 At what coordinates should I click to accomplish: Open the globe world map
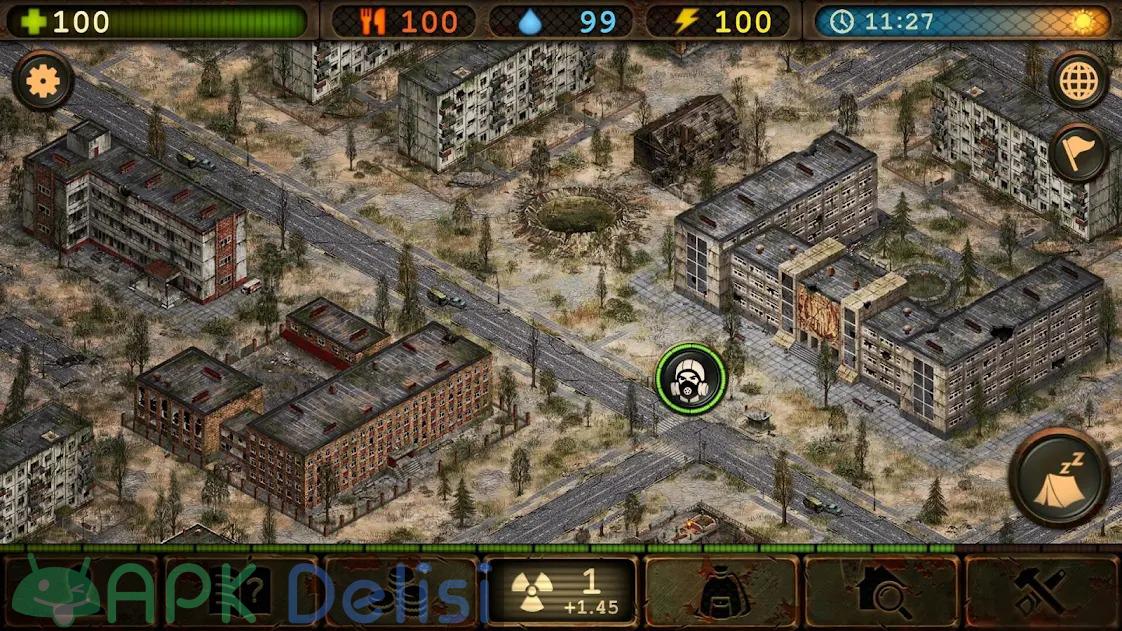click(1078, 81)
